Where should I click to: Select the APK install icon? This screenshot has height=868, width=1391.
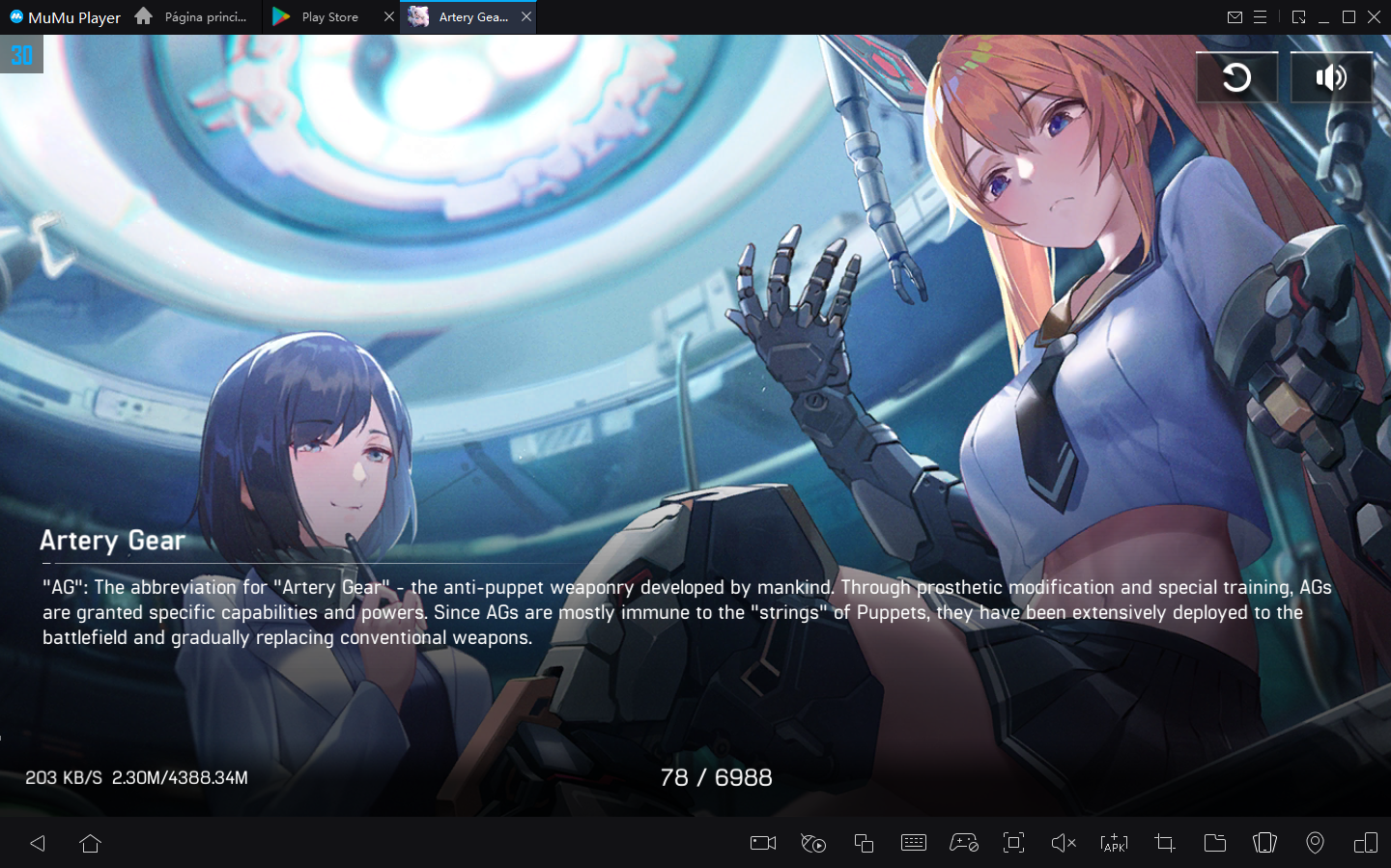point(1114,843)
